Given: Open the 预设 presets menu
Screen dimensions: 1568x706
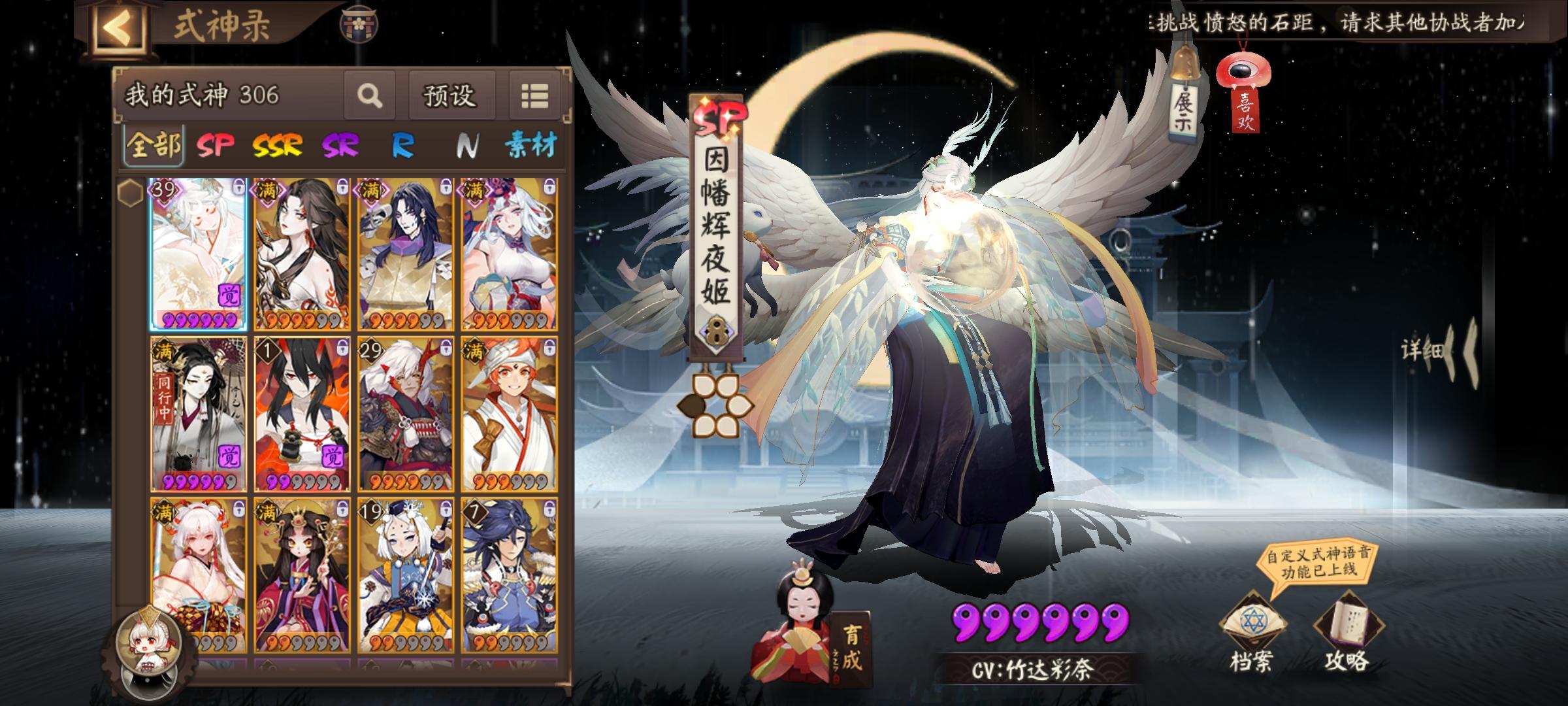Looking at the screenshot, I should (451, 95).
